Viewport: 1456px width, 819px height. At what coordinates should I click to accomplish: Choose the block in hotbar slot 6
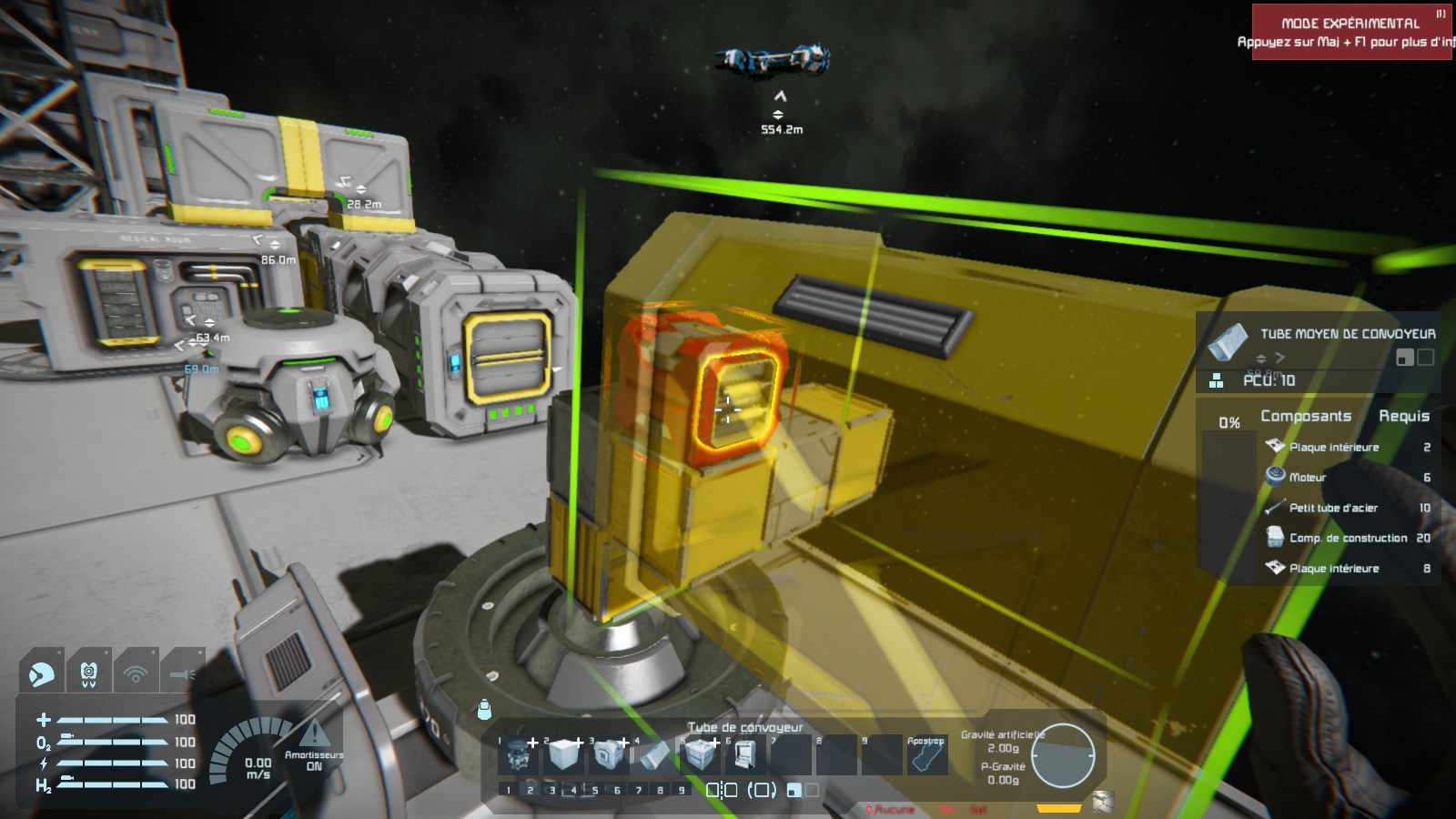pyautogui.click(x=743, y=754)
